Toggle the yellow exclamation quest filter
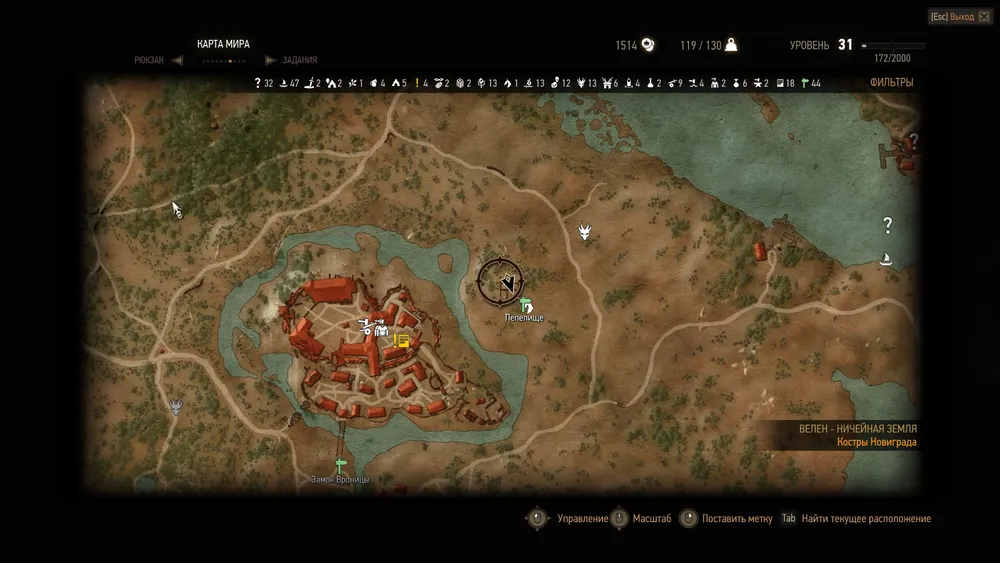Image resolution: width=1000 pixels, height=563 pixels. pos(417,83)
